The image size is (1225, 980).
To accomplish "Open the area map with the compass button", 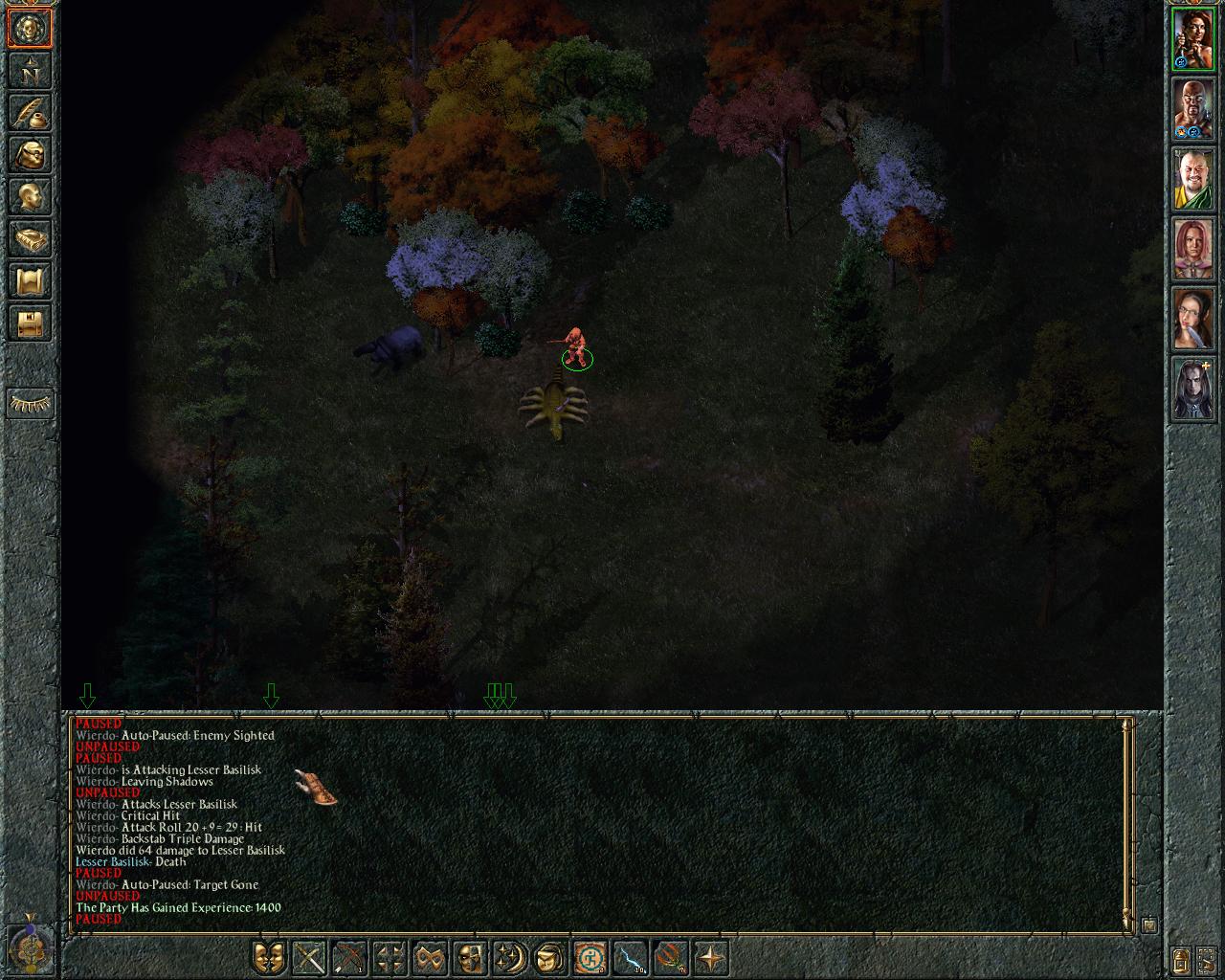I will click(30, 72).
